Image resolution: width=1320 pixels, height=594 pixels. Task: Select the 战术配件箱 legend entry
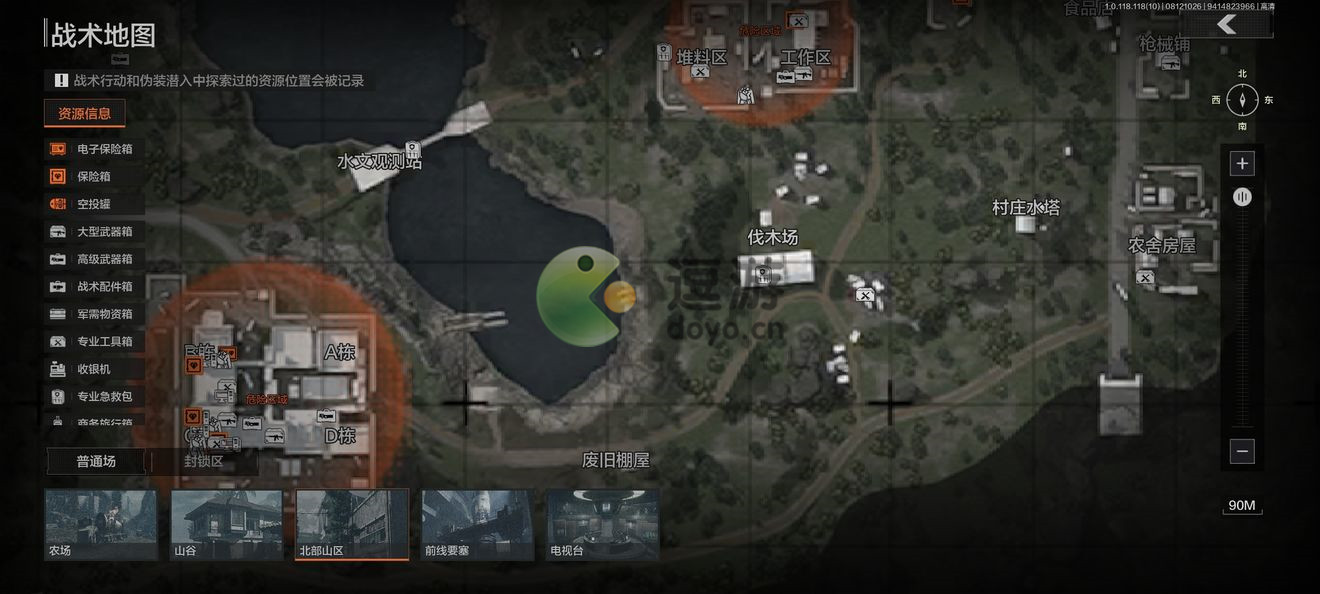[93, 286]
